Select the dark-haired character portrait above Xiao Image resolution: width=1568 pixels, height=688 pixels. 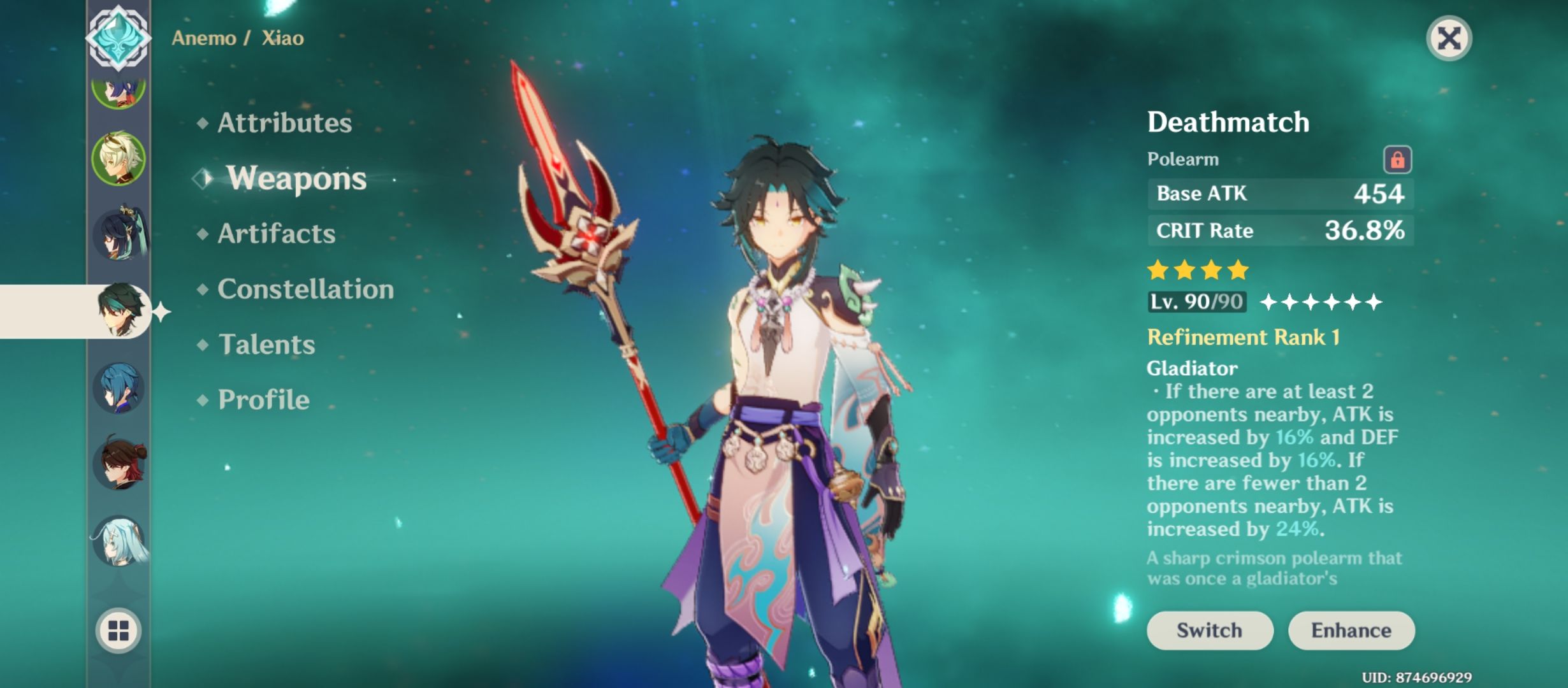click(x=119, y=233)
